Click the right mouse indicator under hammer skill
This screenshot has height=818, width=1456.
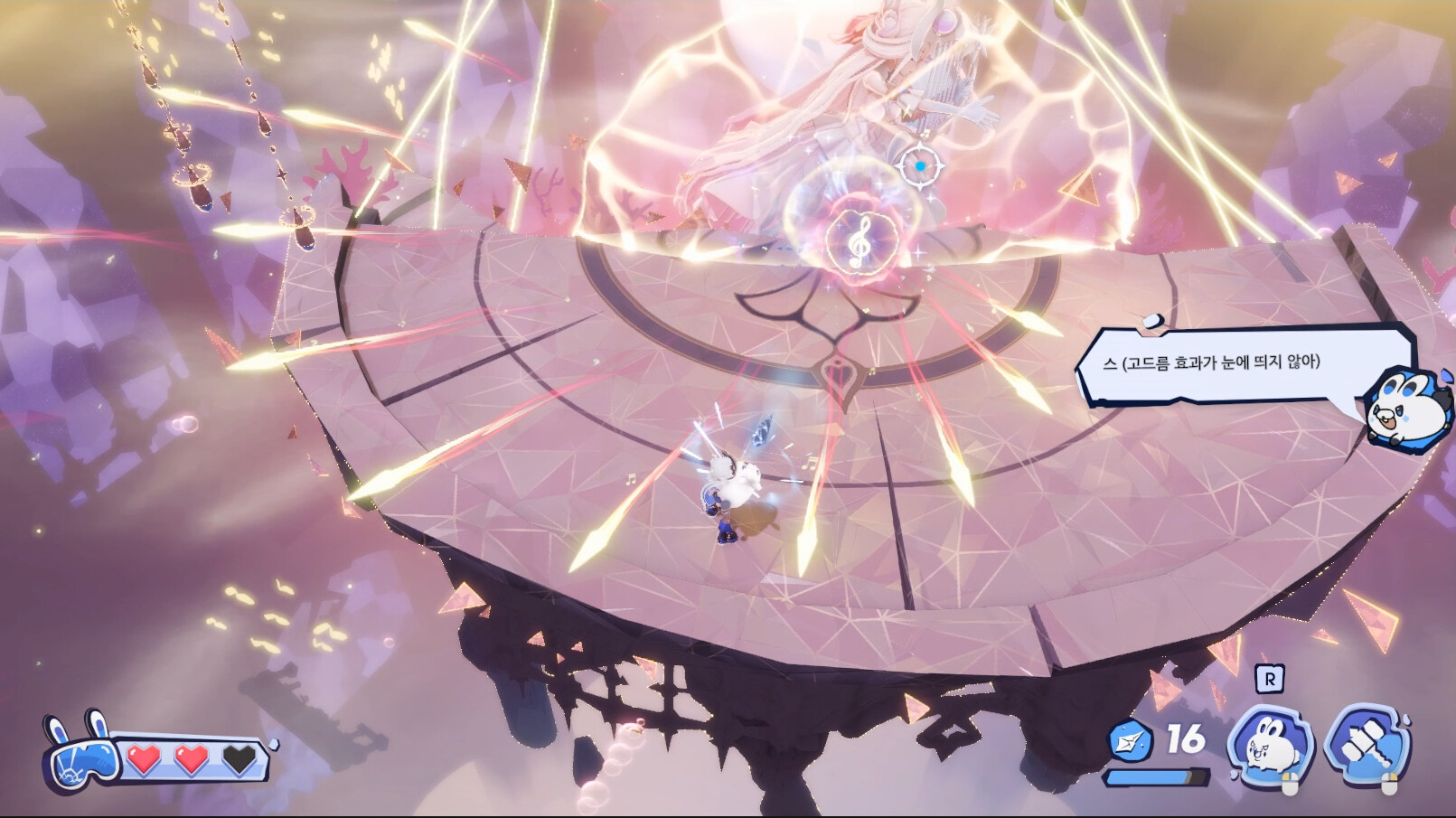(x=1388, y=780)
